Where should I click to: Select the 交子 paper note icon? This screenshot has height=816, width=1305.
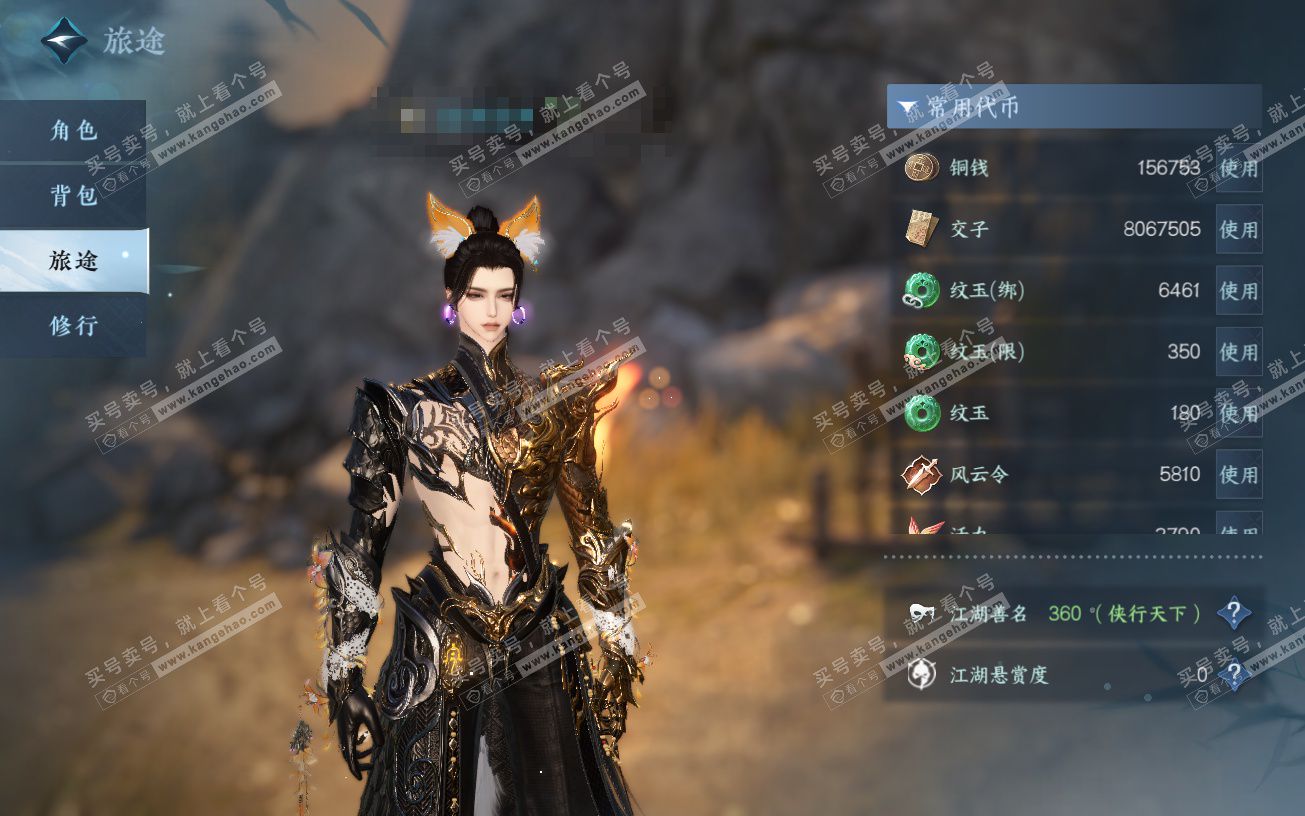tap(921, 229)
